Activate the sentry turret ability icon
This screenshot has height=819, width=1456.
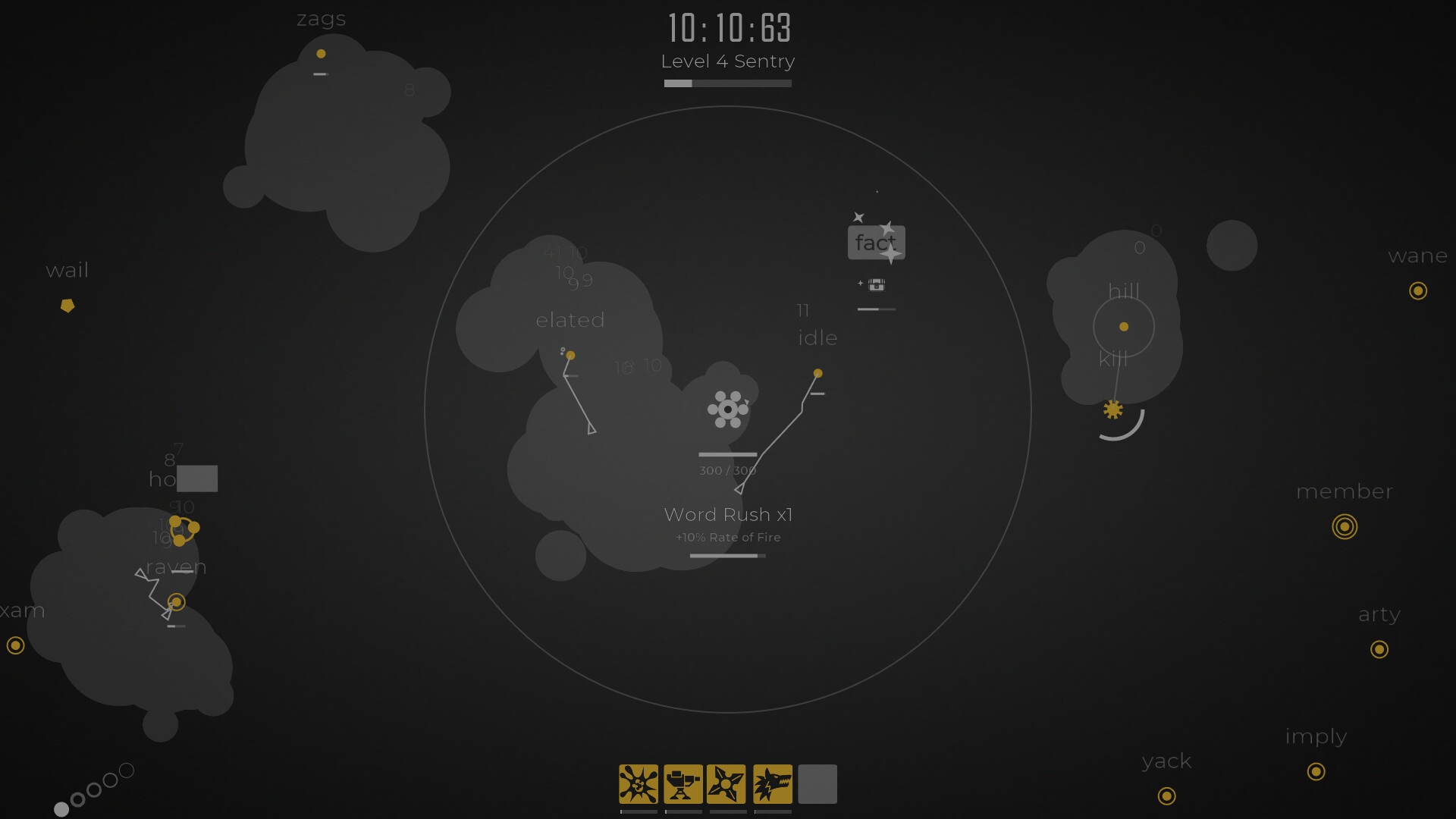[x=683, y=783]
